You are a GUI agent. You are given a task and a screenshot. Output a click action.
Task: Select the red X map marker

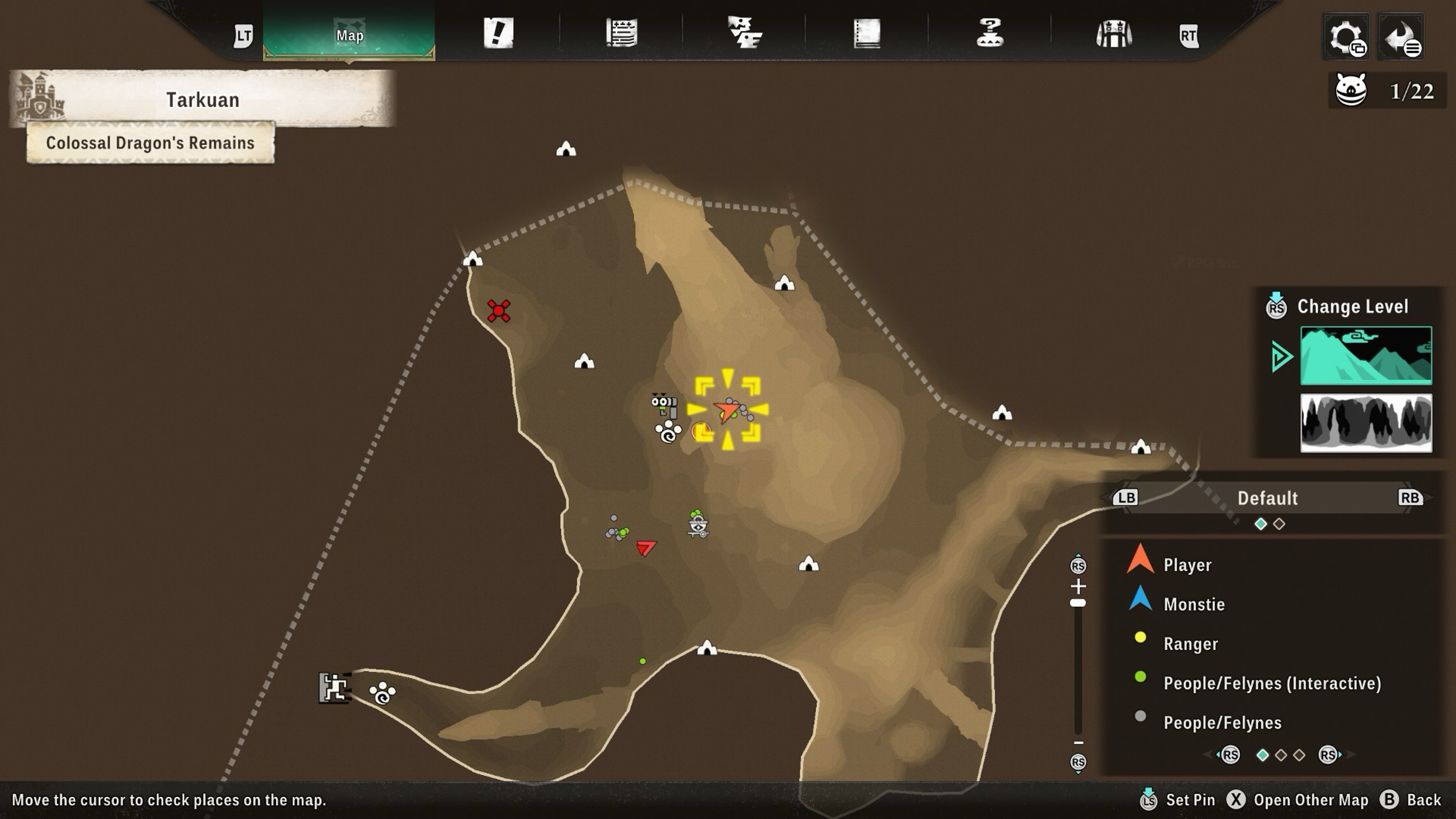click(x=498, y=311)
